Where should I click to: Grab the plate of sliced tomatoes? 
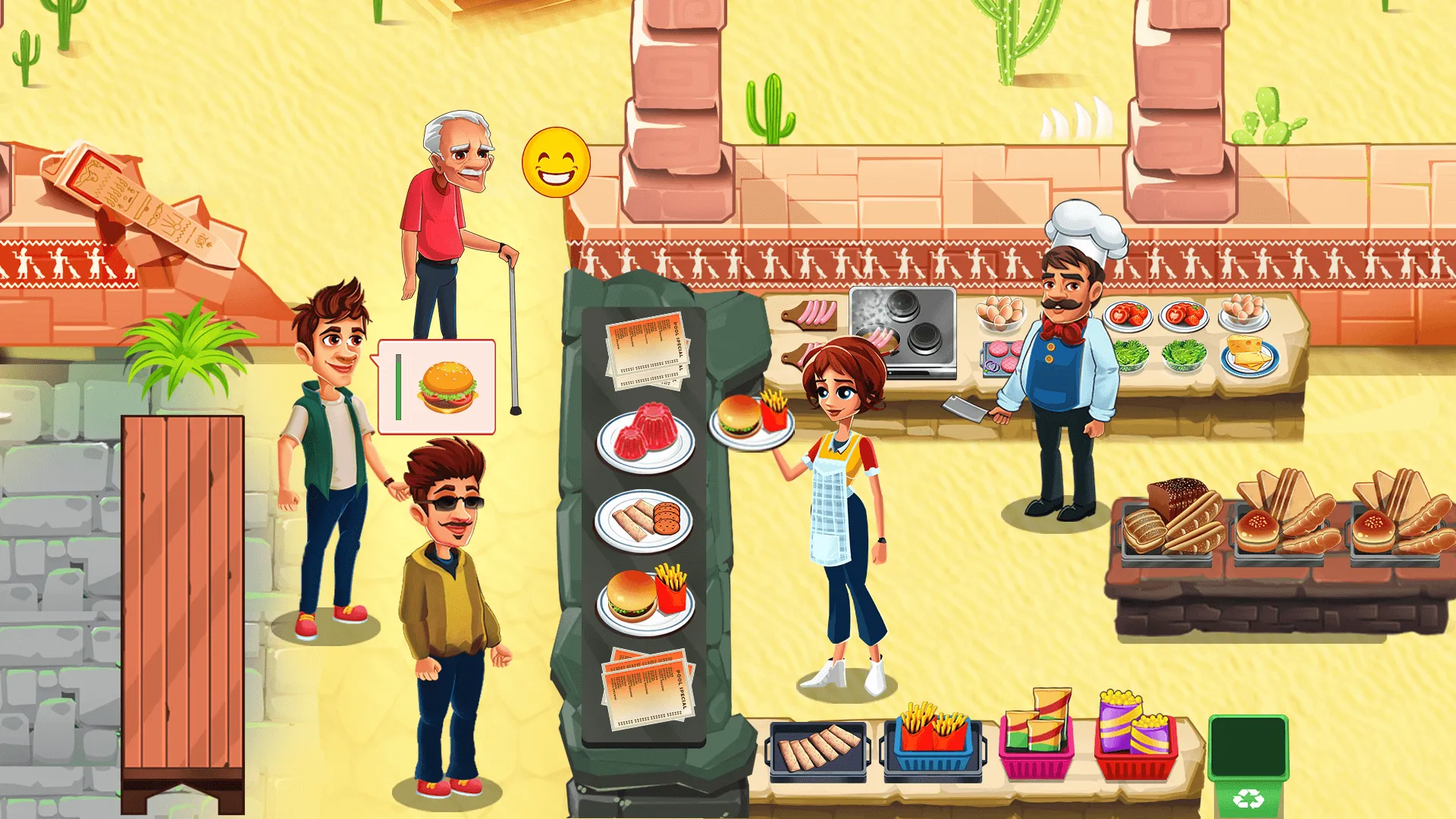pyautogui.click(x=1130, y=315)
